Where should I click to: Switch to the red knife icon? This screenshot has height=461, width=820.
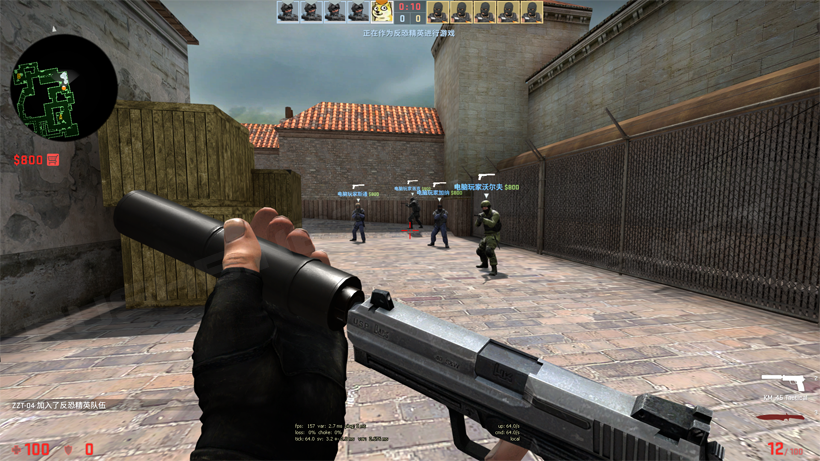pos(781,417)
